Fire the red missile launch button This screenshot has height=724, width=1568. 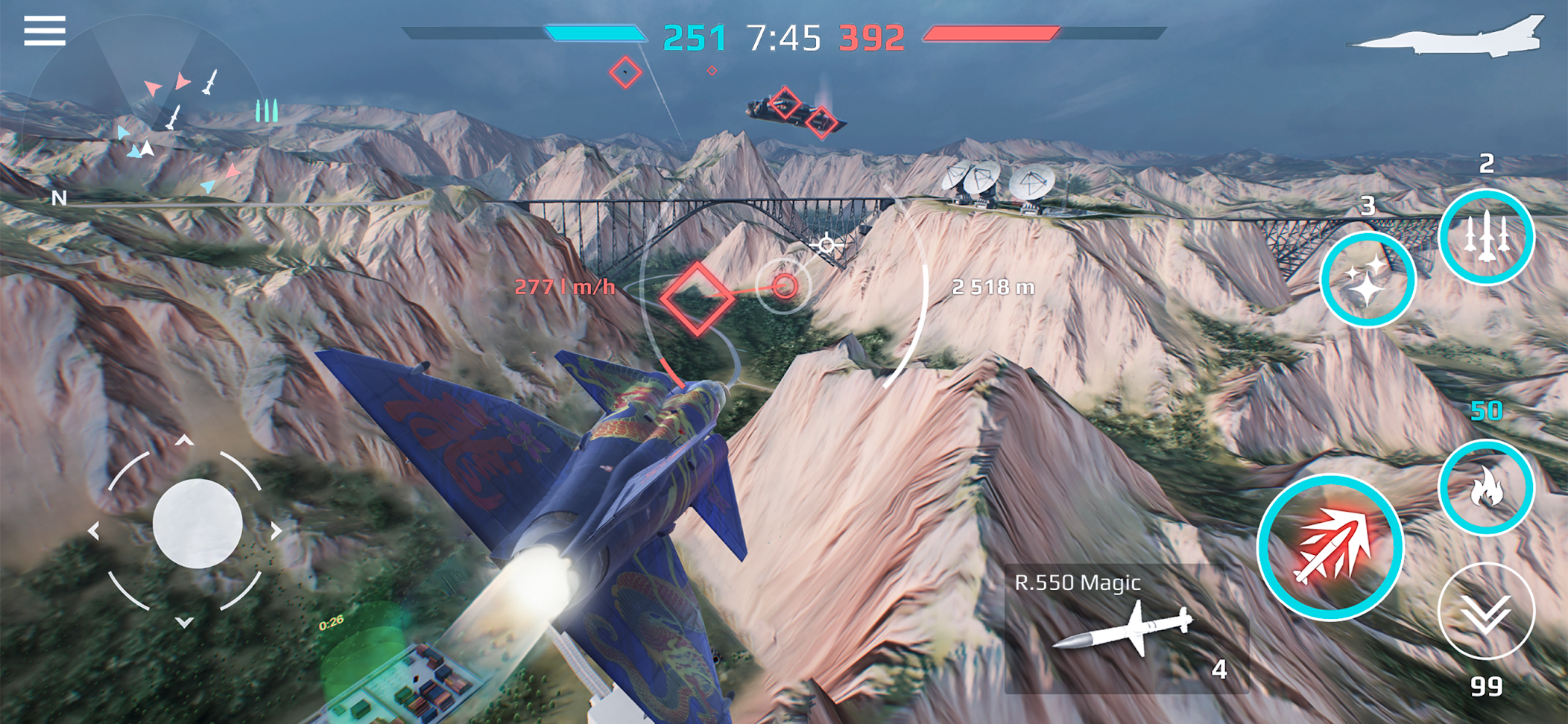pyautogui.click(x=1330, y=547)
